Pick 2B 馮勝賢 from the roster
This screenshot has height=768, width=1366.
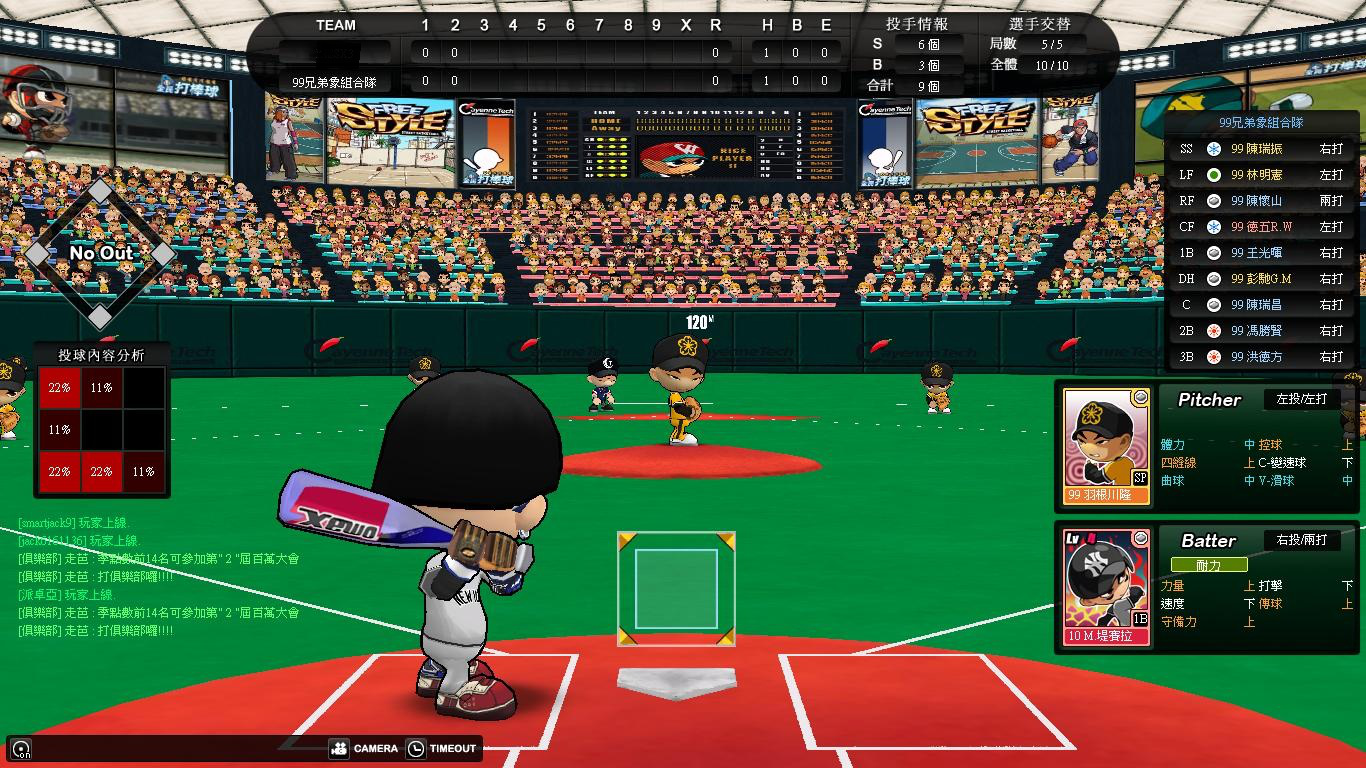1264,331
